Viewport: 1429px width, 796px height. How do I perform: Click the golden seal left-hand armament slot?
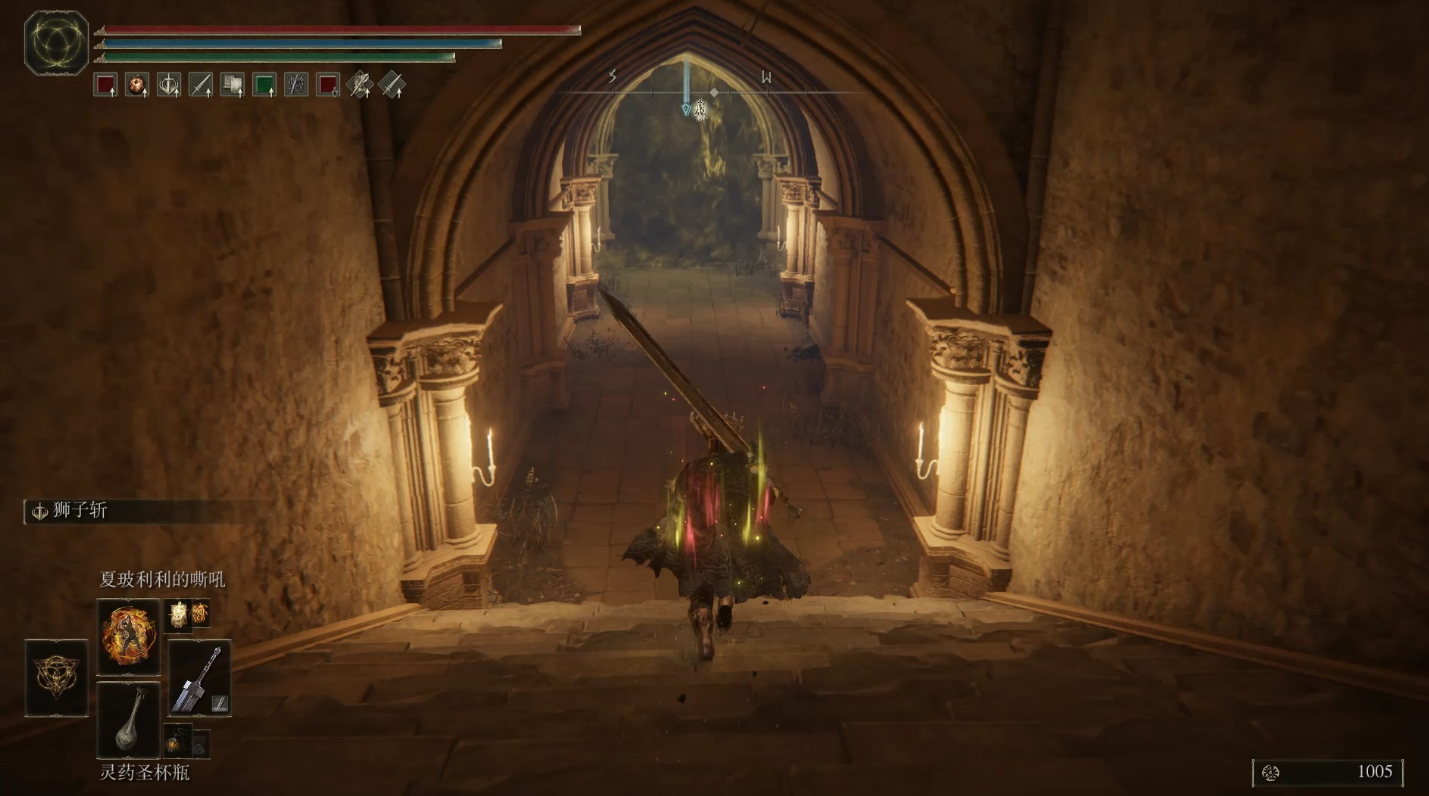tap(56, 677)
